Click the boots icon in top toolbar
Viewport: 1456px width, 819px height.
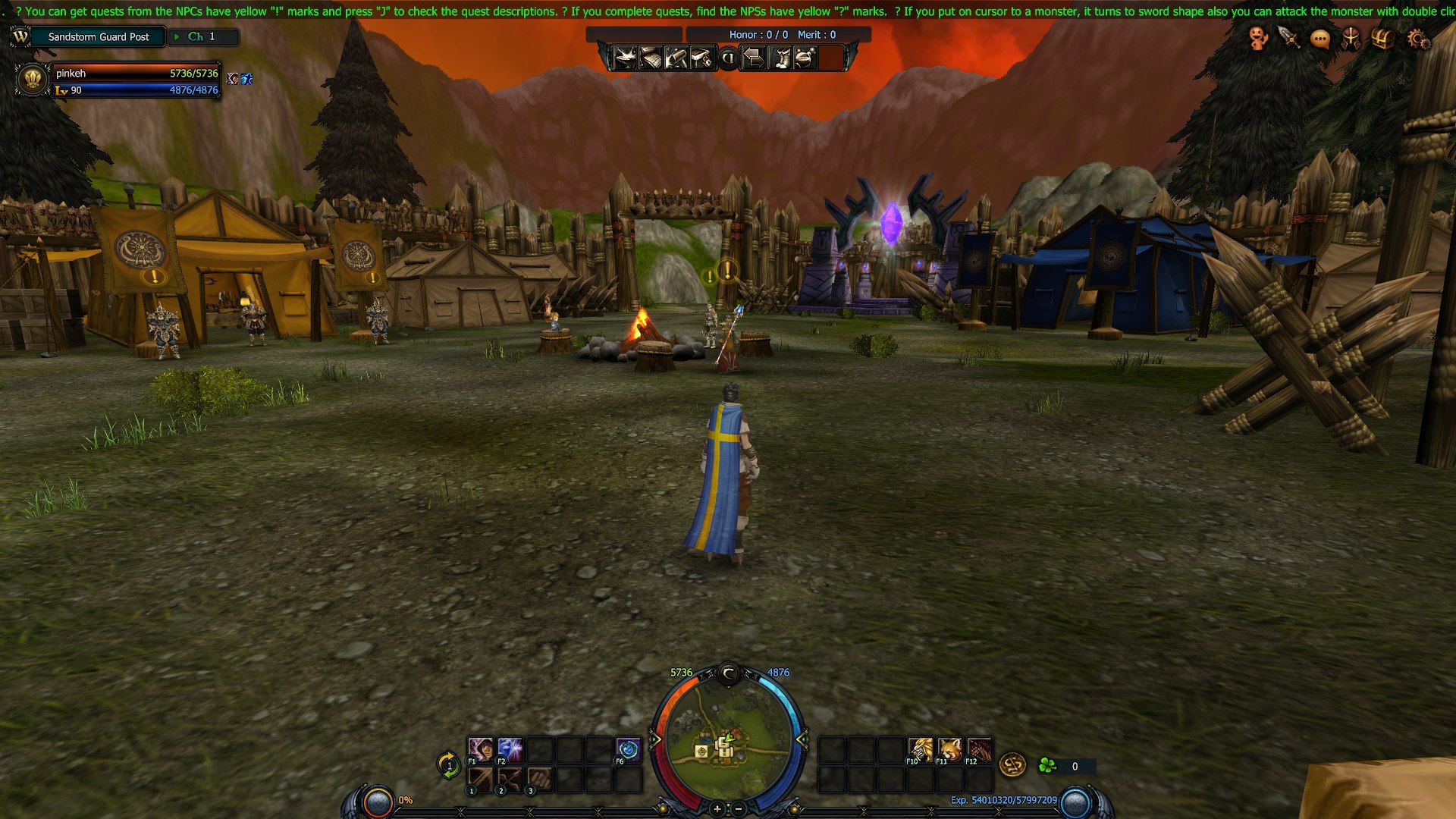pos(780,58)
